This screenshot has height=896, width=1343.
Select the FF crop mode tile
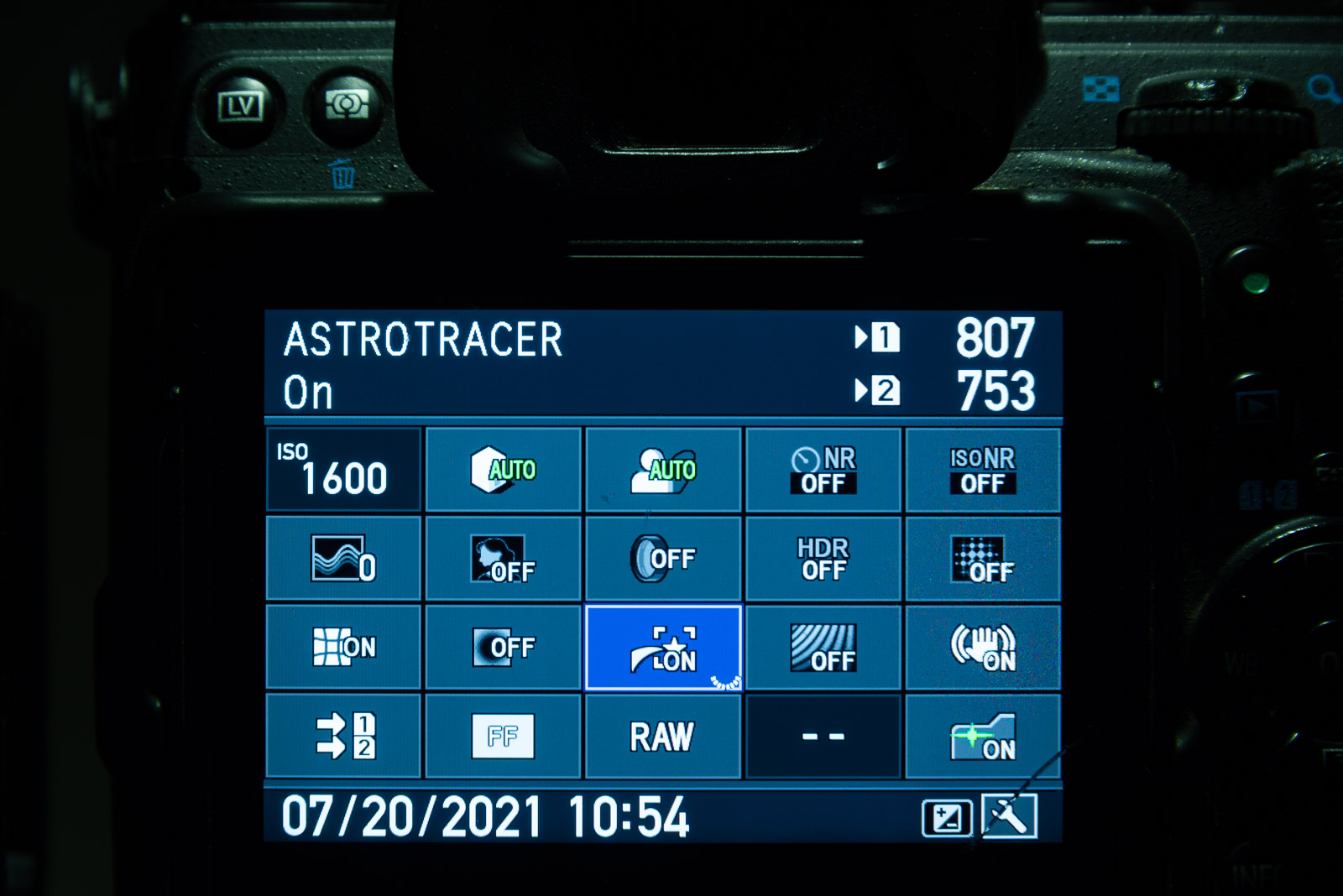504,736
